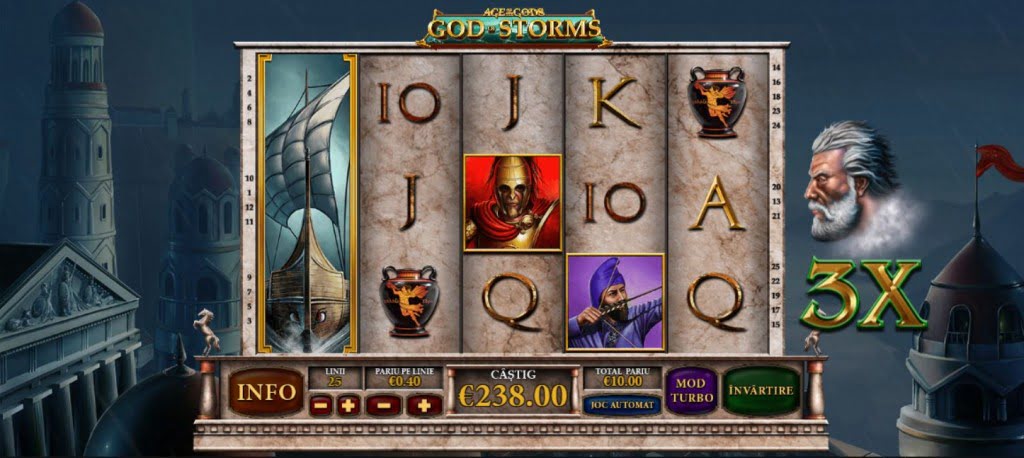Spin the reels with Învârtire

tap(761, 391)
